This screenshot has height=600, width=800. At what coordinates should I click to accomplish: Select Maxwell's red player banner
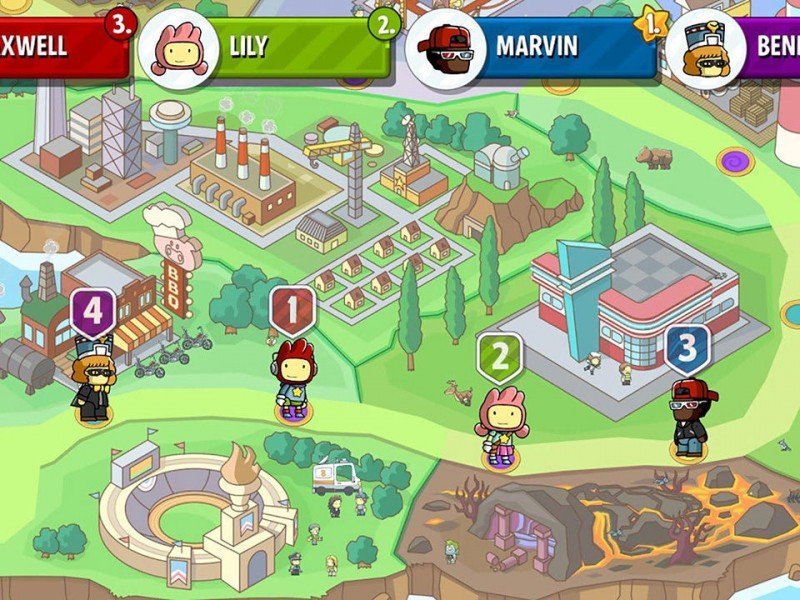[60, 47]
